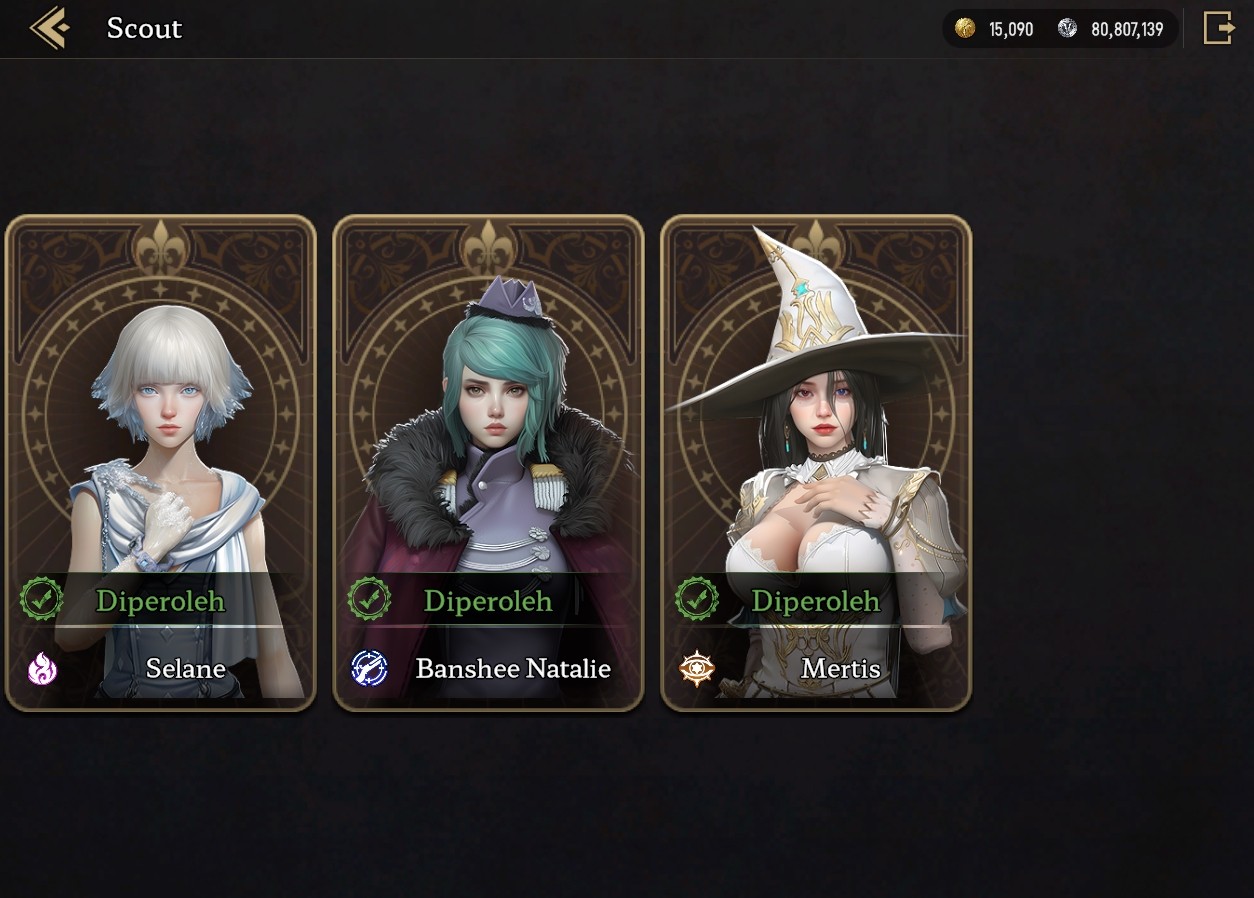This screenshot has height=898, width=1254.
Task: Tap the gold coin currency icon
Action: pos(965,29)
